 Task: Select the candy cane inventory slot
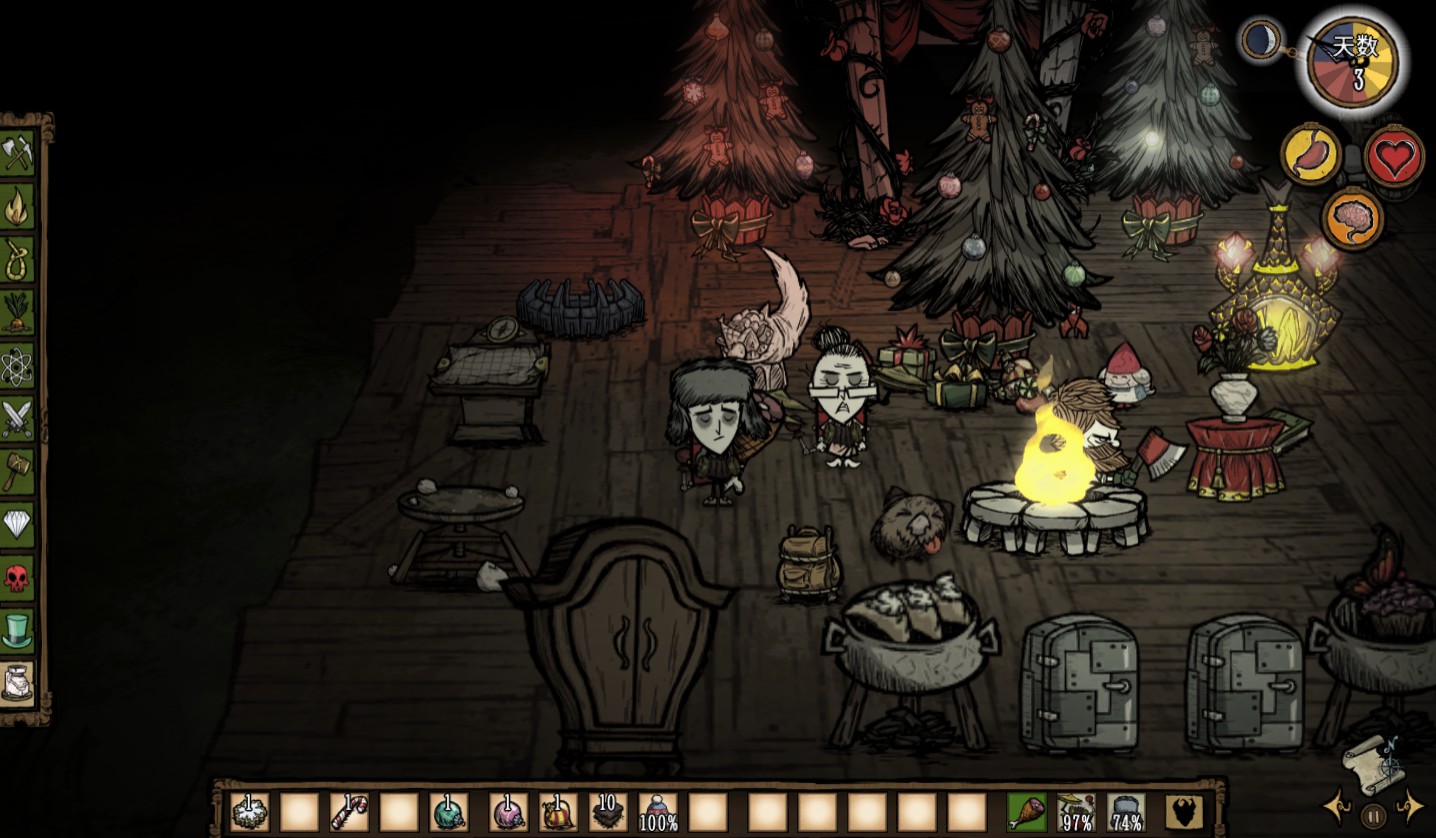[349, 811]
